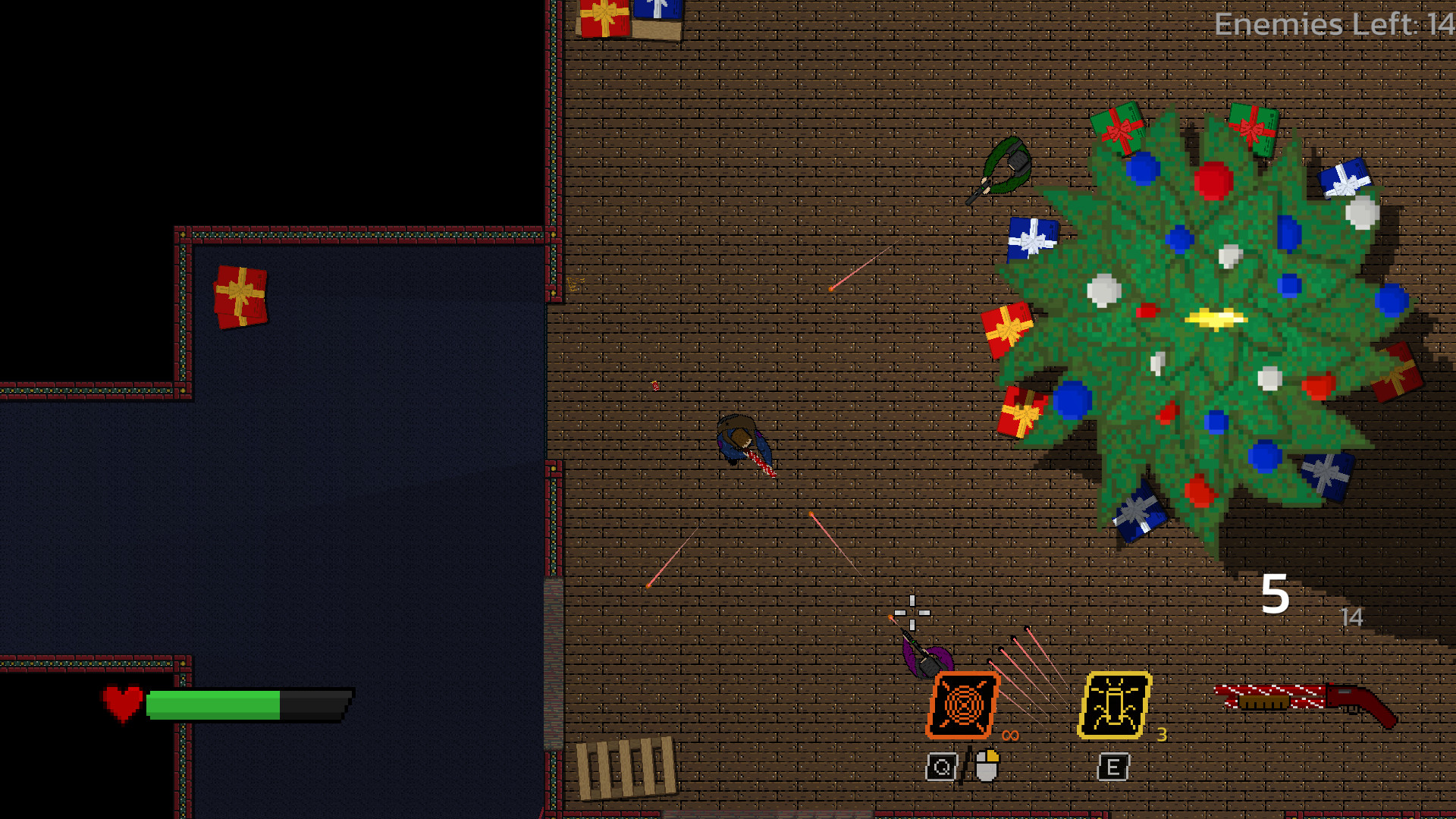Screen dimensions: 1456x819
Task: Open the red gift in the dark room
Action: (x=240, y=297)
